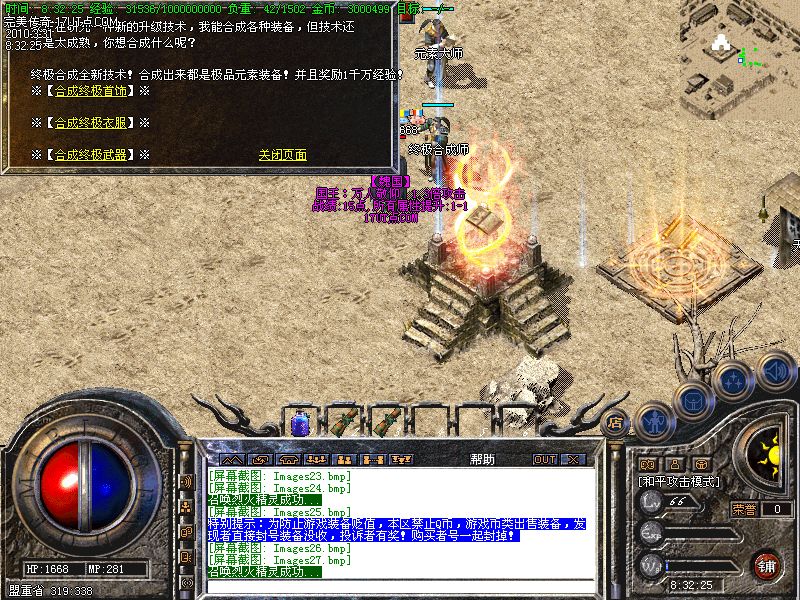This screenshot has width=800, height=600.
Task: Close the chat panel with the X button
Action: click(573, 460)
